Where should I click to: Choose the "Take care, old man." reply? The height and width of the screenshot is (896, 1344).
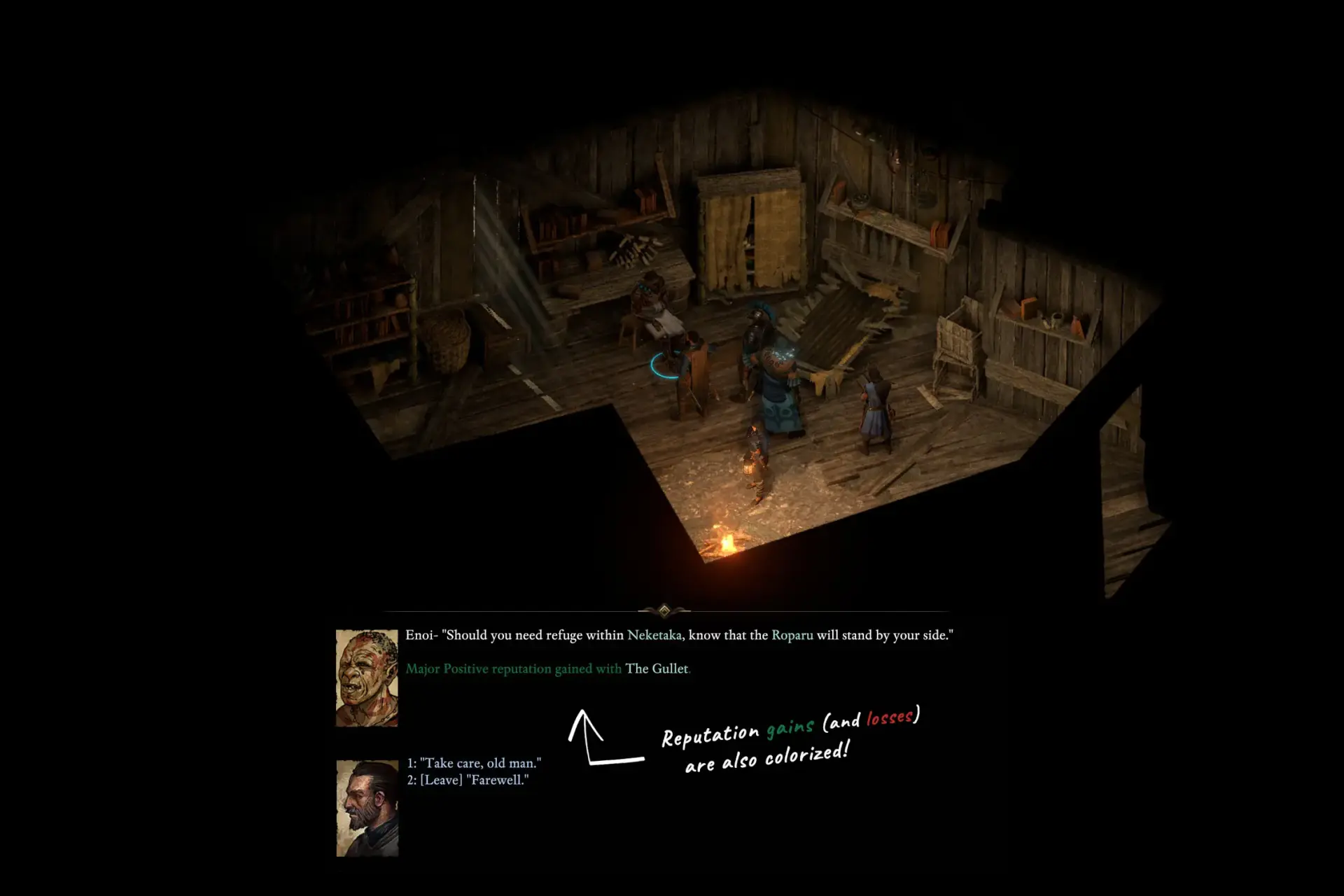click(x=474, y=763)
